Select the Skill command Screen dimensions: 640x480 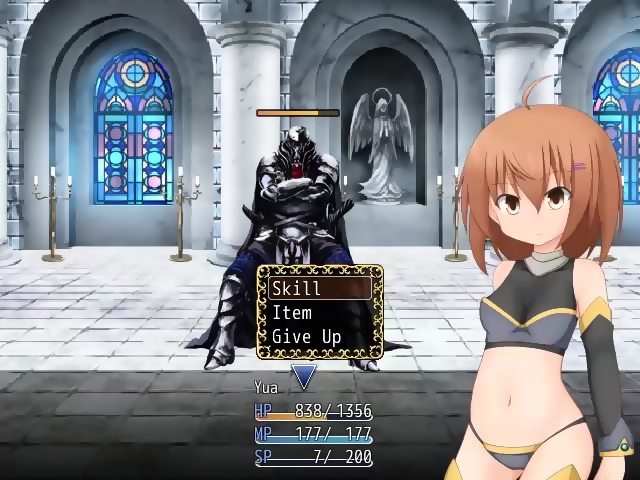319,288
